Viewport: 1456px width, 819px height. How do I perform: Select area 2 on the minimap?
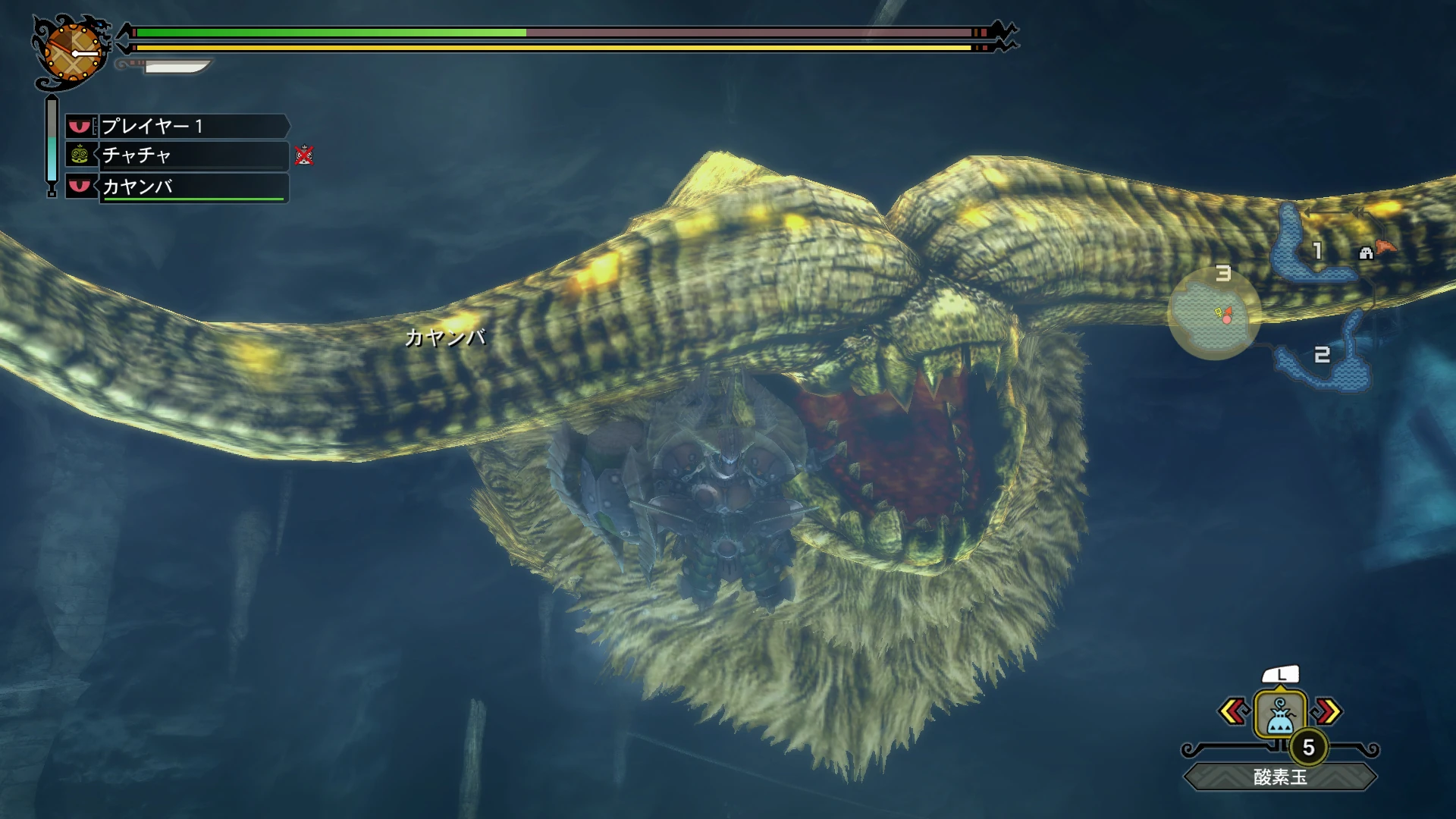click(1323, 354)
